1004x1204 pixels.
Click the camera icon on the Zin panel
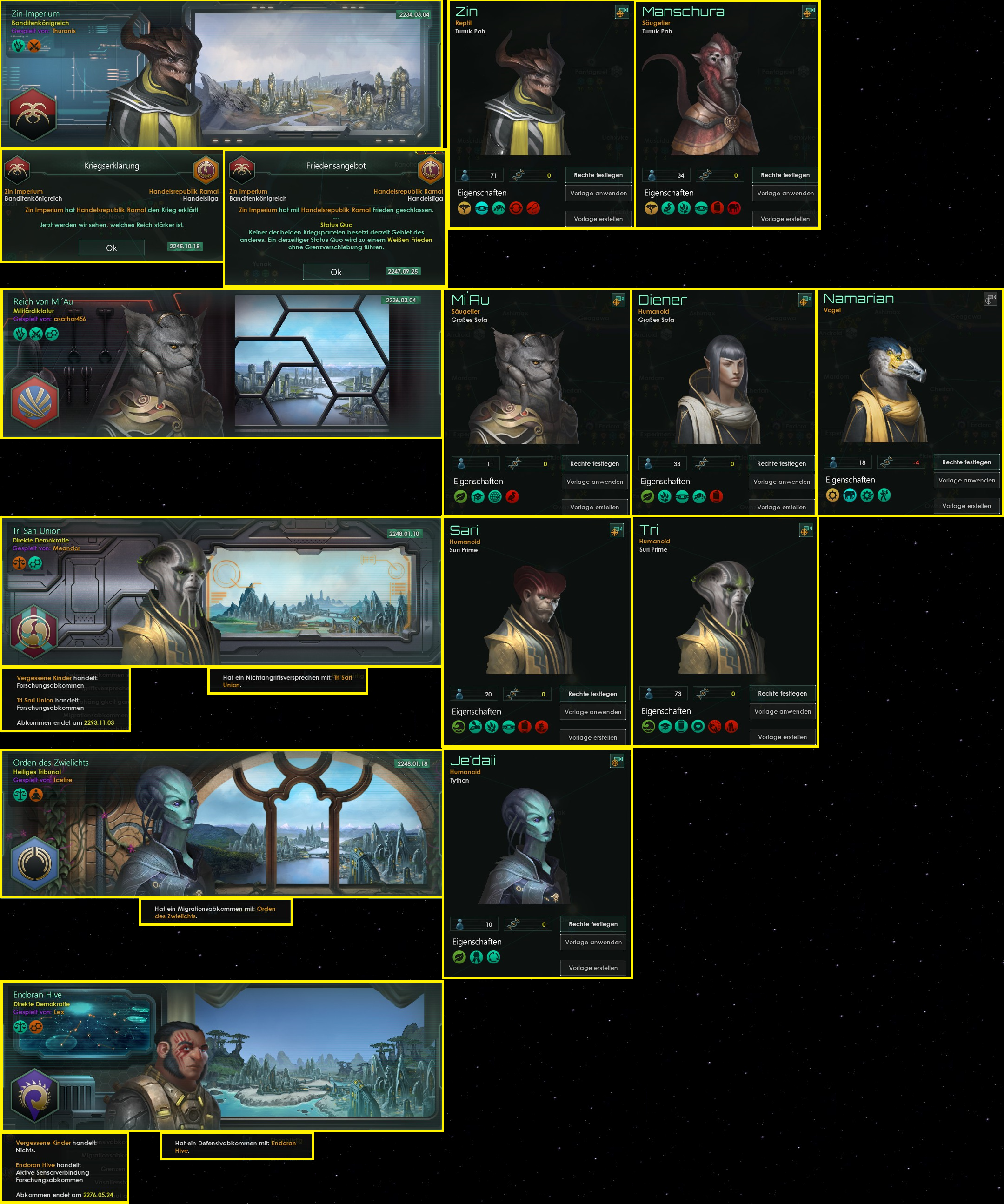pos(622,12)
